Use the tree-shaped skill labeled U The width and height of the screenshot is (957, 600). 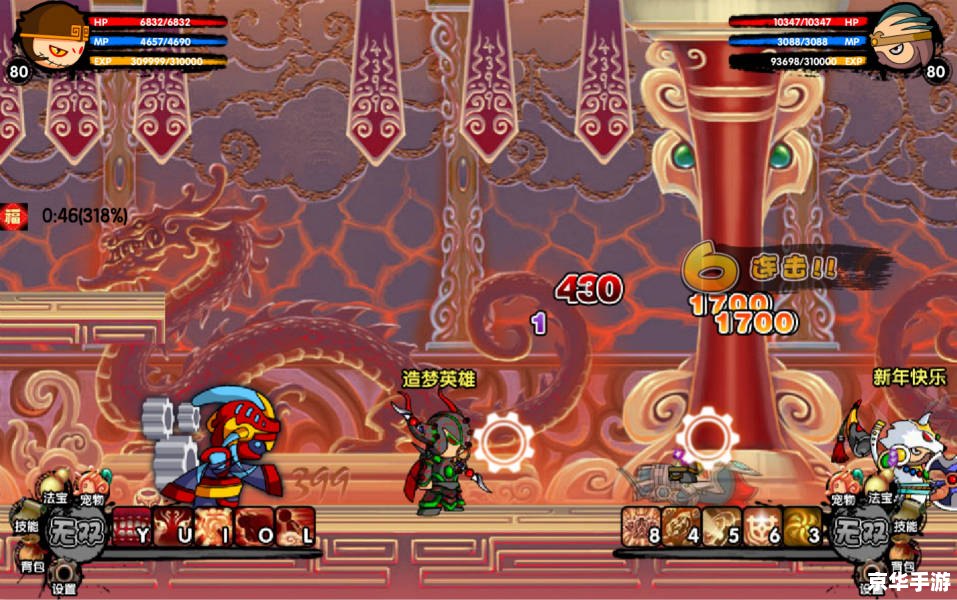172,526
